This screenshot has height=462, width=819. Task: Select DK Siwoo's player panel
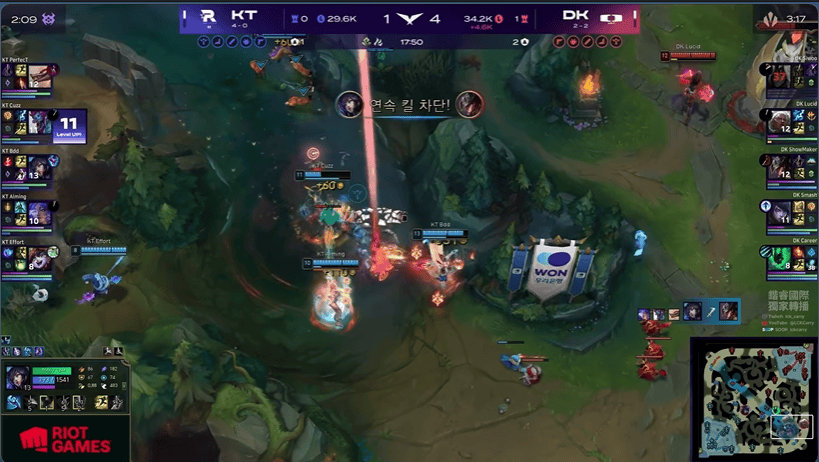coord(788,78)
